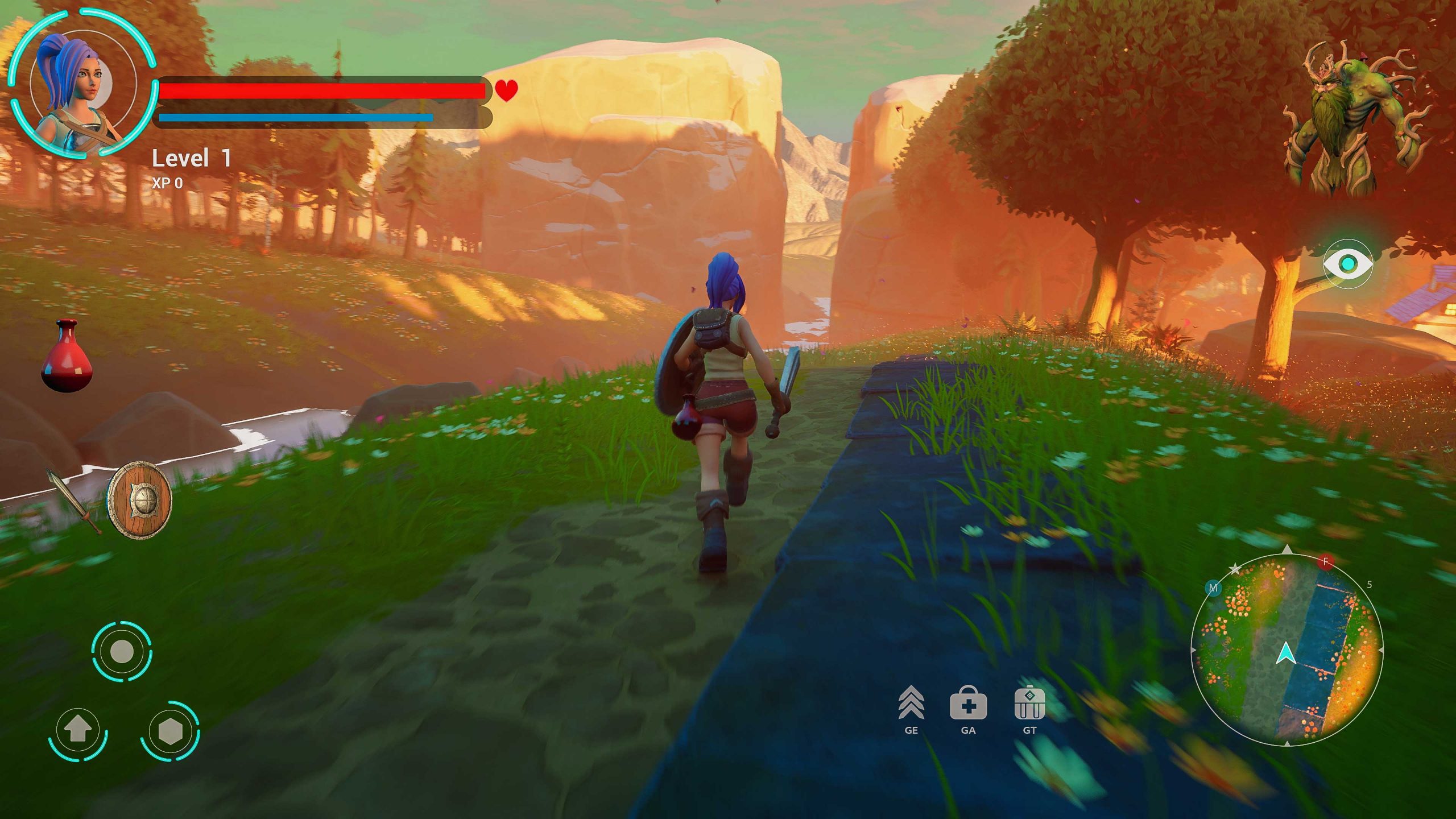Tap the up-arrow jump button

click(x=78, y=732)
